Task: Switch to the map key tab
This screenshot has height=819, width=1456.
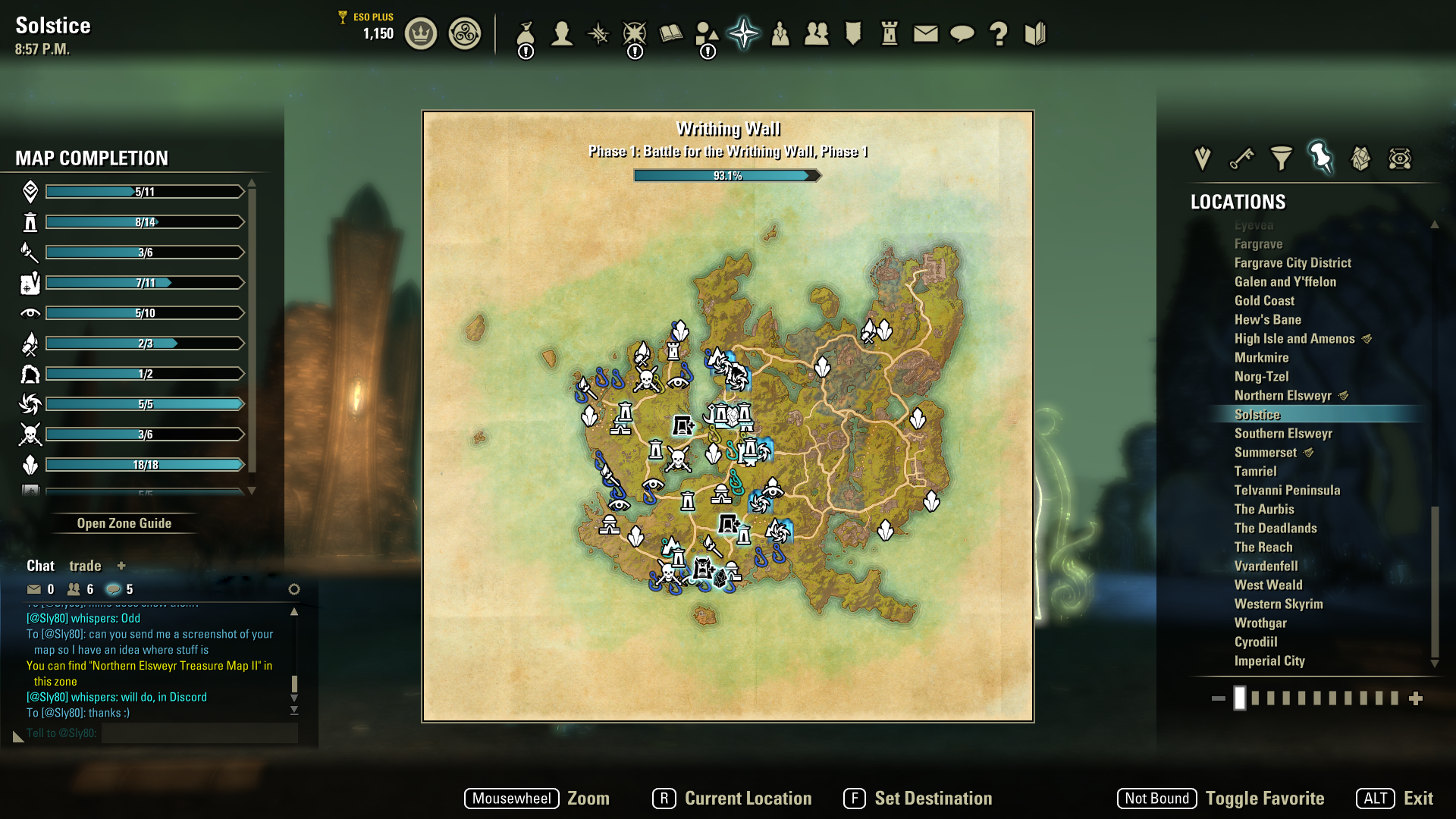Action: click(x=1242, y=158)
